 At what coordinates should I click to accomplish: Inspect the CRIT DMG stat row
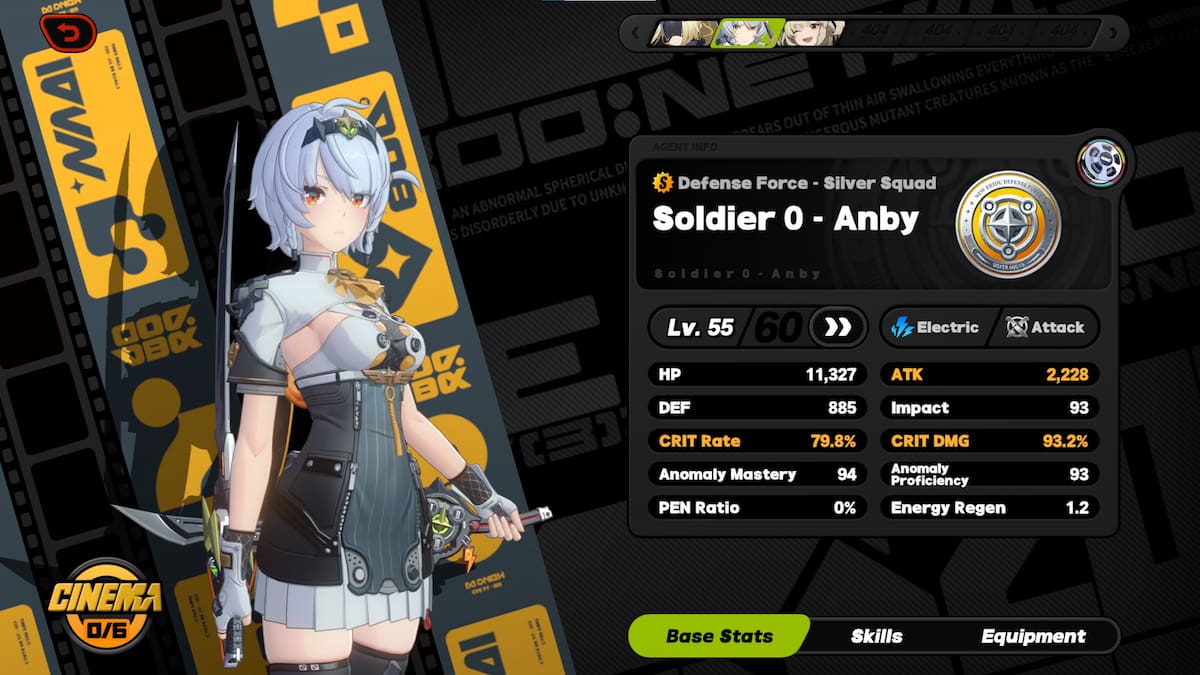(989, 441)
